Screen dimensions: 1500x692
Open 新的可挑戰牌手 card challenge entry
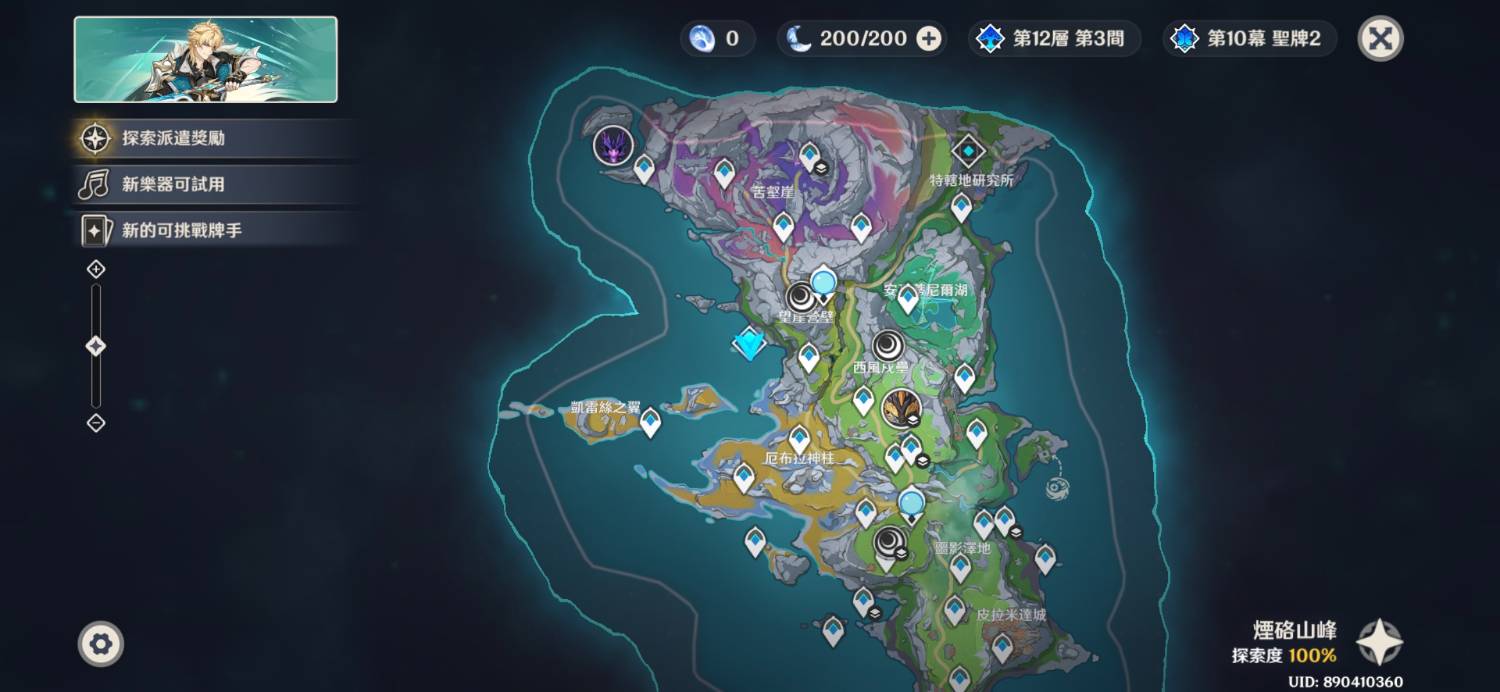point(181,231)
